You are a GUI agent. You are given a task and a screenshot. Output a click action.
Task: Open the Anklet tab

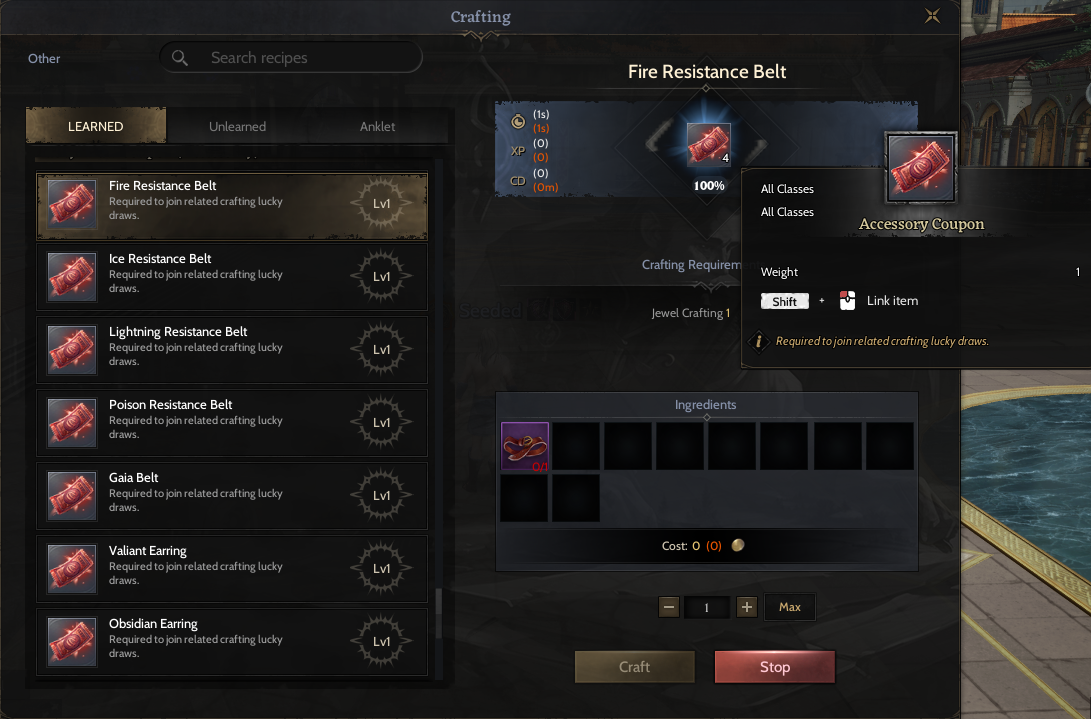[x=377, y=127]
